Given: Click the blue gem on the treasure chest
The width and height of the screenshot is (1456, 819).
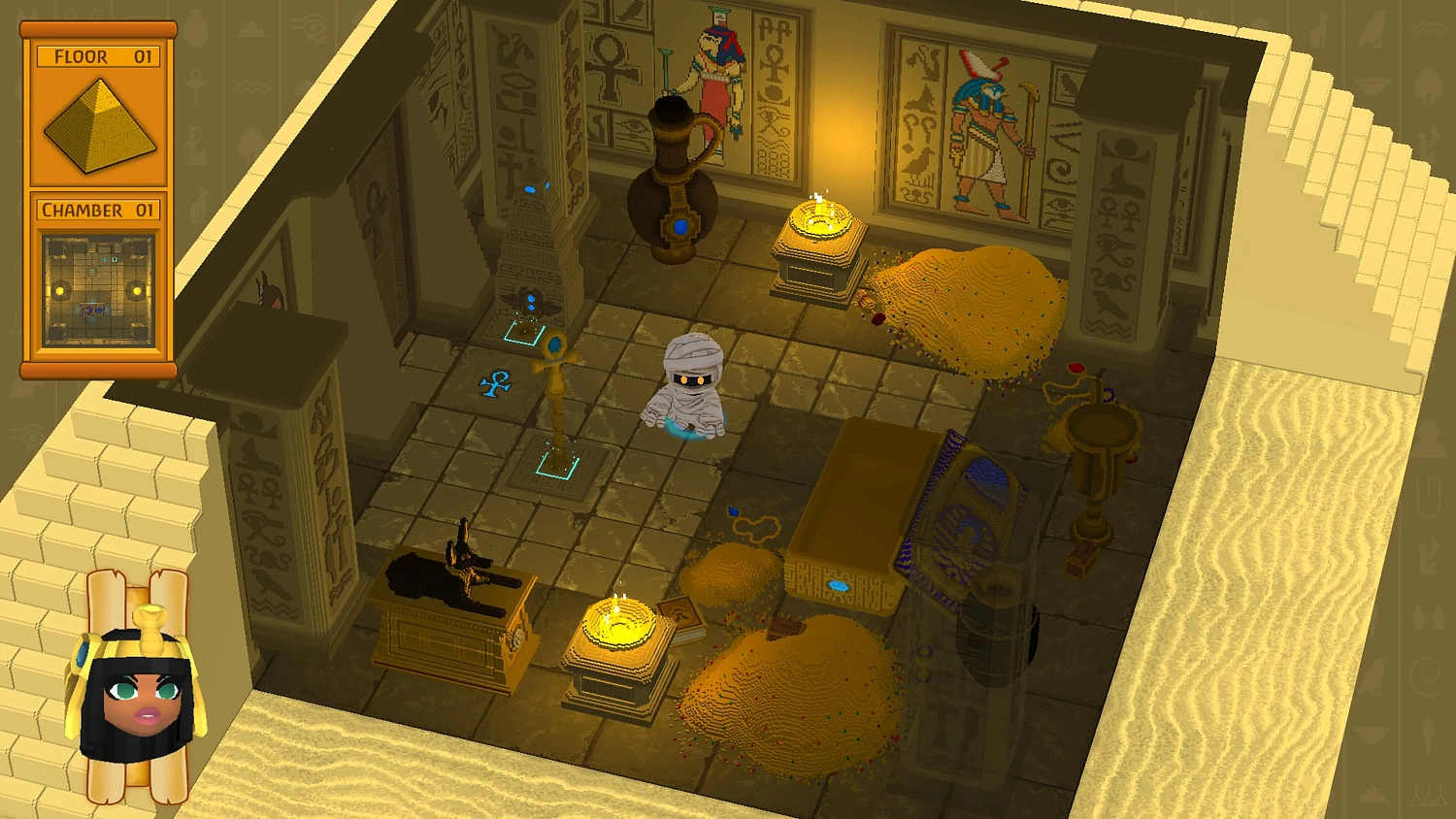Looking at the screenshot, I should click(840, 583).
